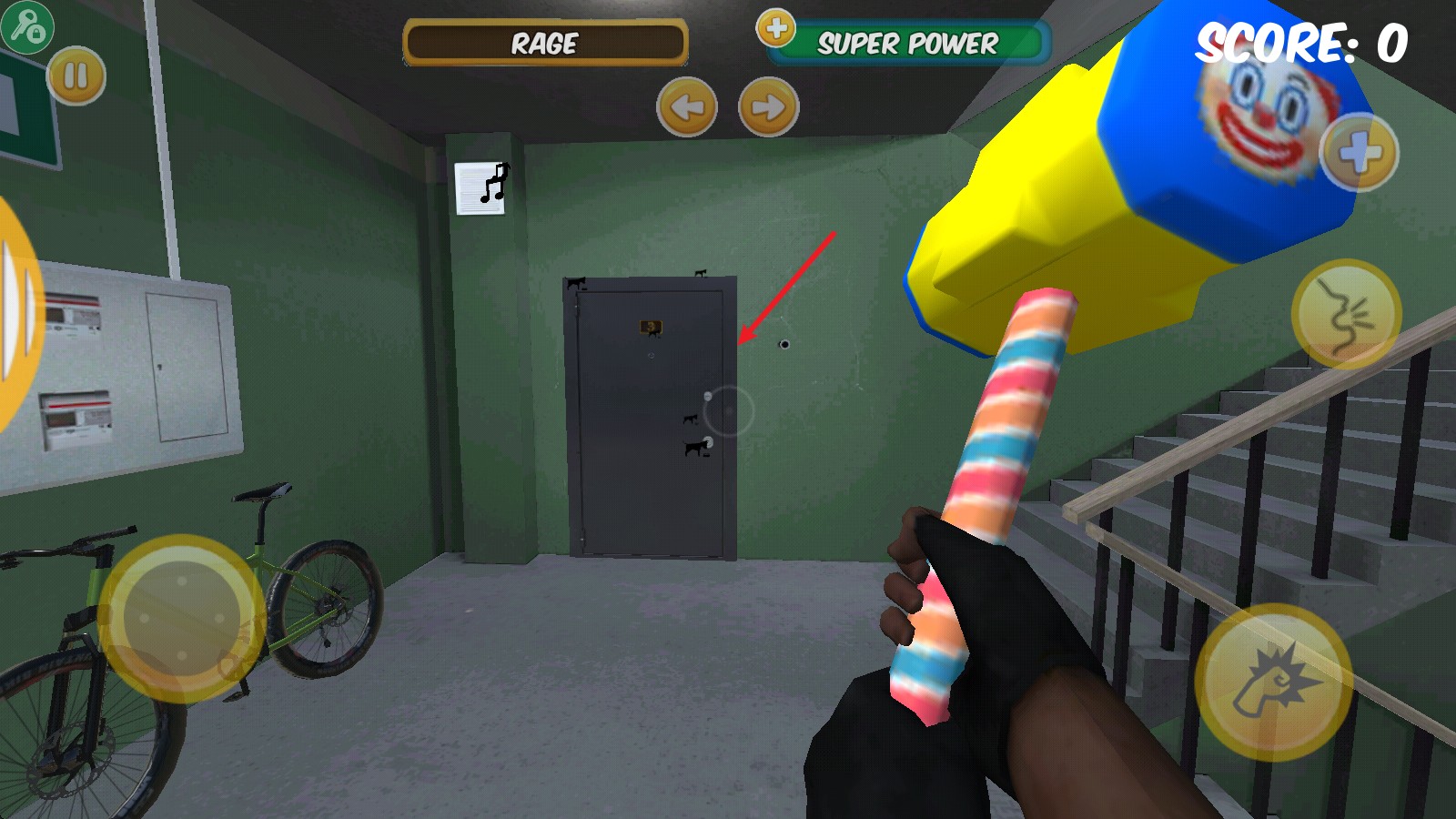
Task: Pause the game with the round pause button
Action: pos(76,76)
